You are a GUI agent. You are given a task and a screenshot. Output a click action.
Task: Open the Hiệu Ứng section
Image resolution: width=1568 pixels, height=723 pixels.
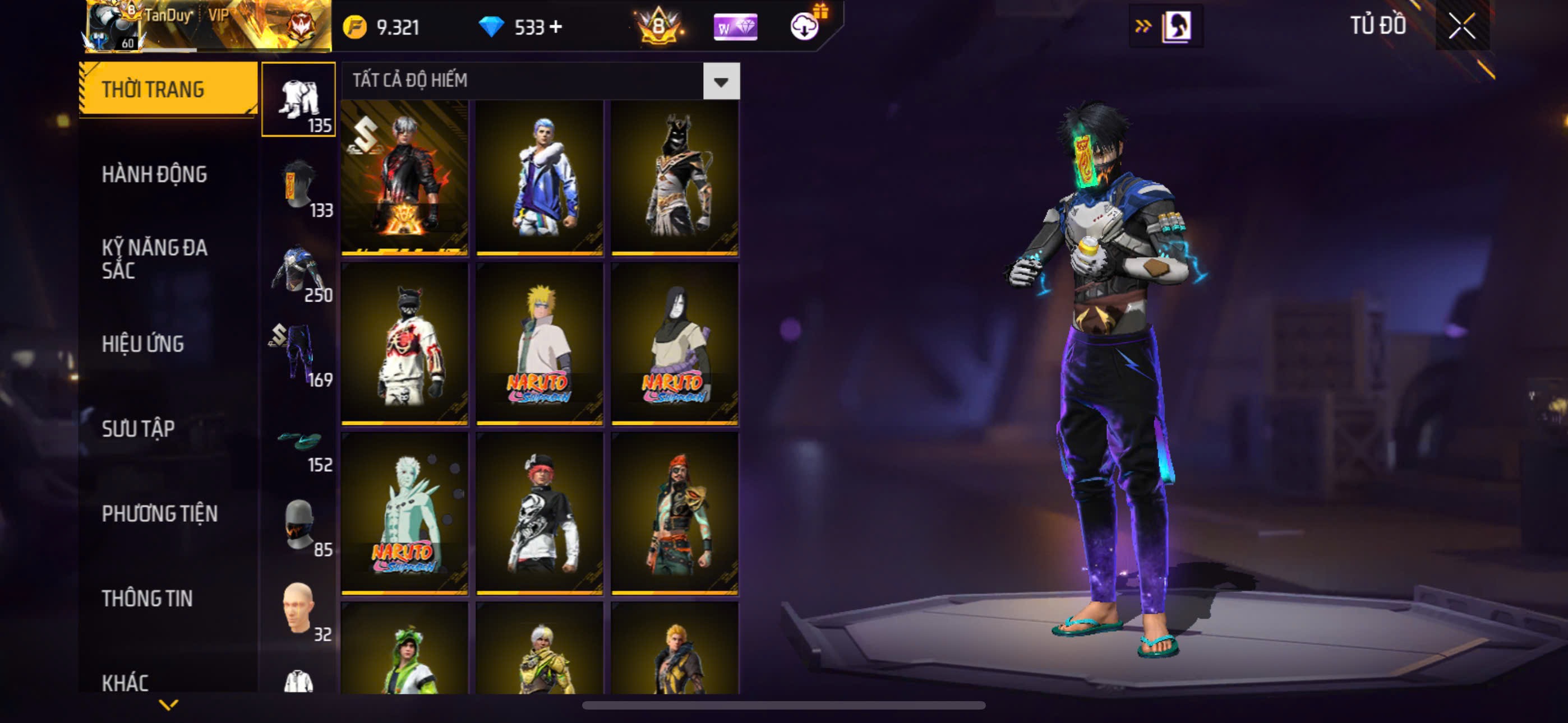pos(142,344)
